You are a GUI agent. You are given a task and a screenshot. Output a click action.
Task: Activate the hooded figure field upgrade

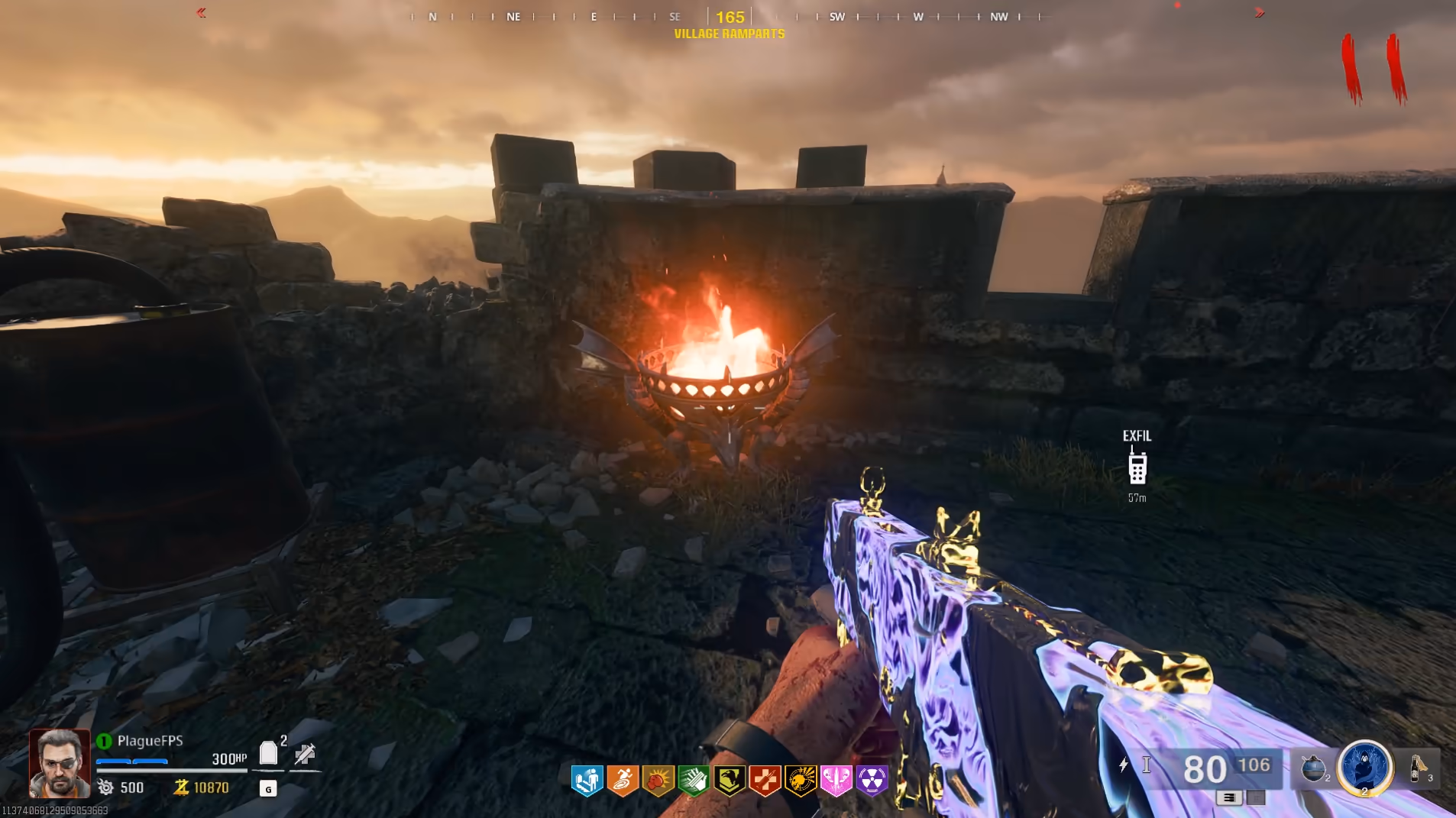pos(1365,768)
